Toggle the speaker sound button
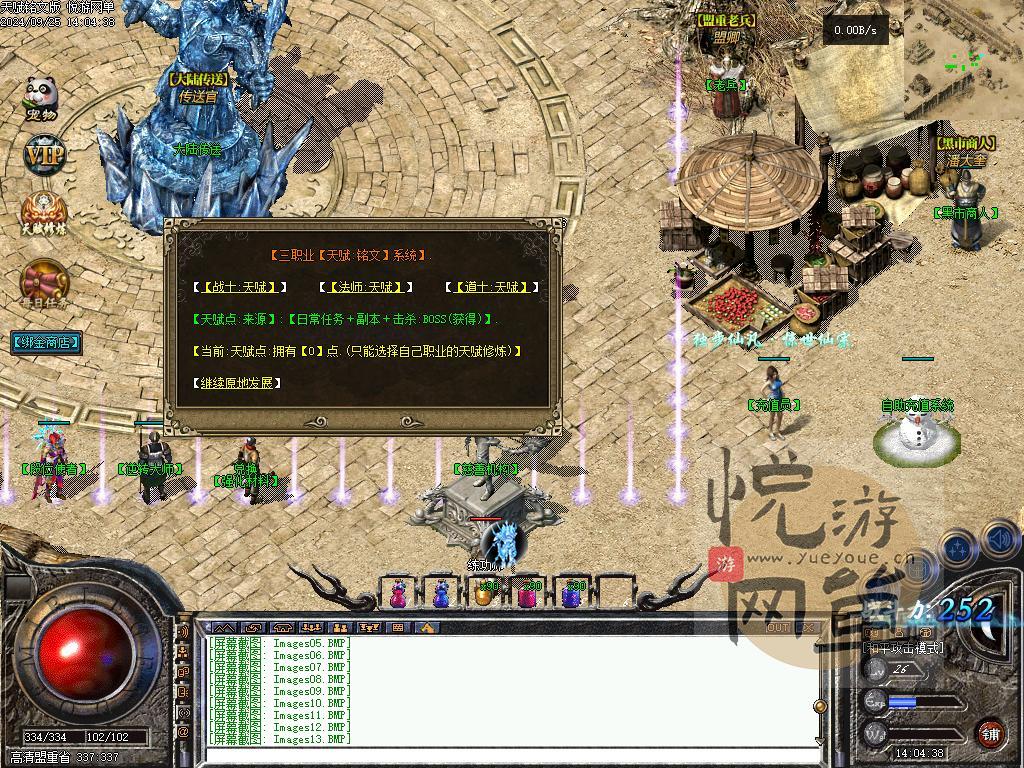The height and width of the screenshot is (768, 1024). click(x=999, y=541)
